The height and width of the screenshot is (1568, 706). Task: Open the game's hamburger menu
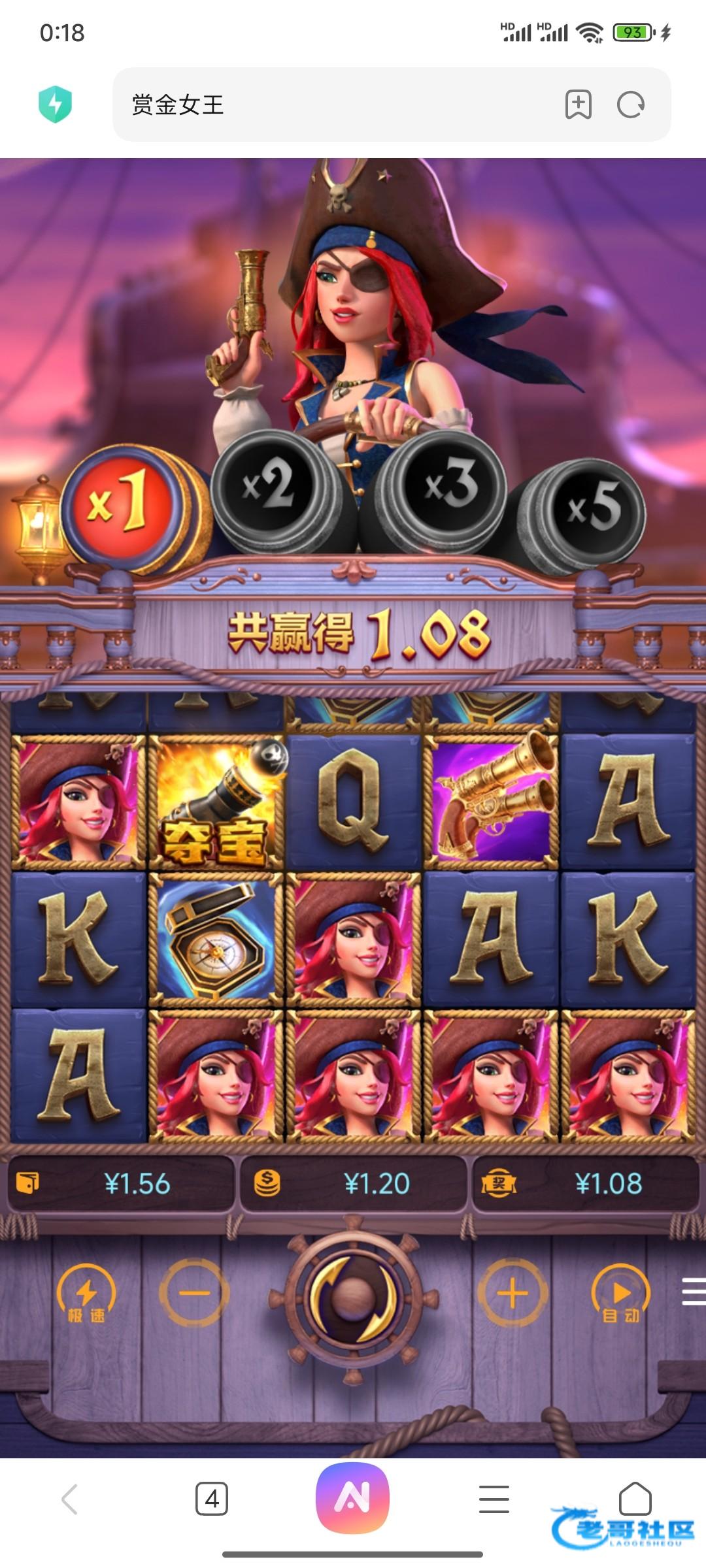[x=693, y=1292]
